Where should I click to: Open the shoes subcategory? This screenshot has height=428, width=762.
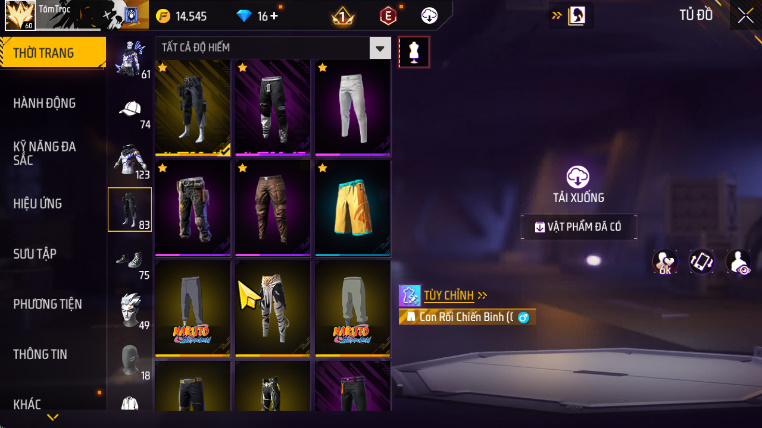point(129,260)
